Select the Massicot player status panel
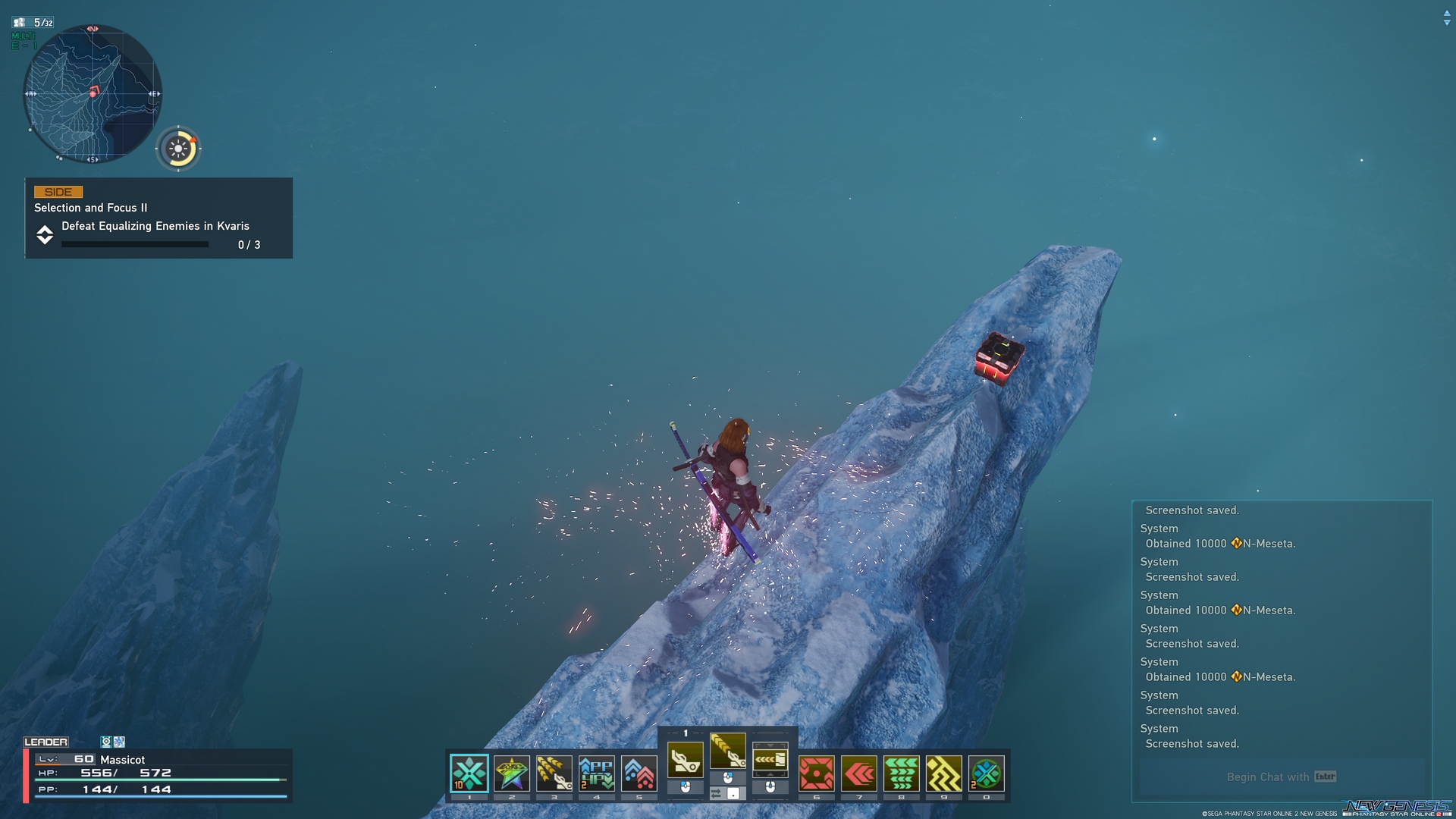The height and width of the screenshot is (819, 1456). click(x=158, y=775)
